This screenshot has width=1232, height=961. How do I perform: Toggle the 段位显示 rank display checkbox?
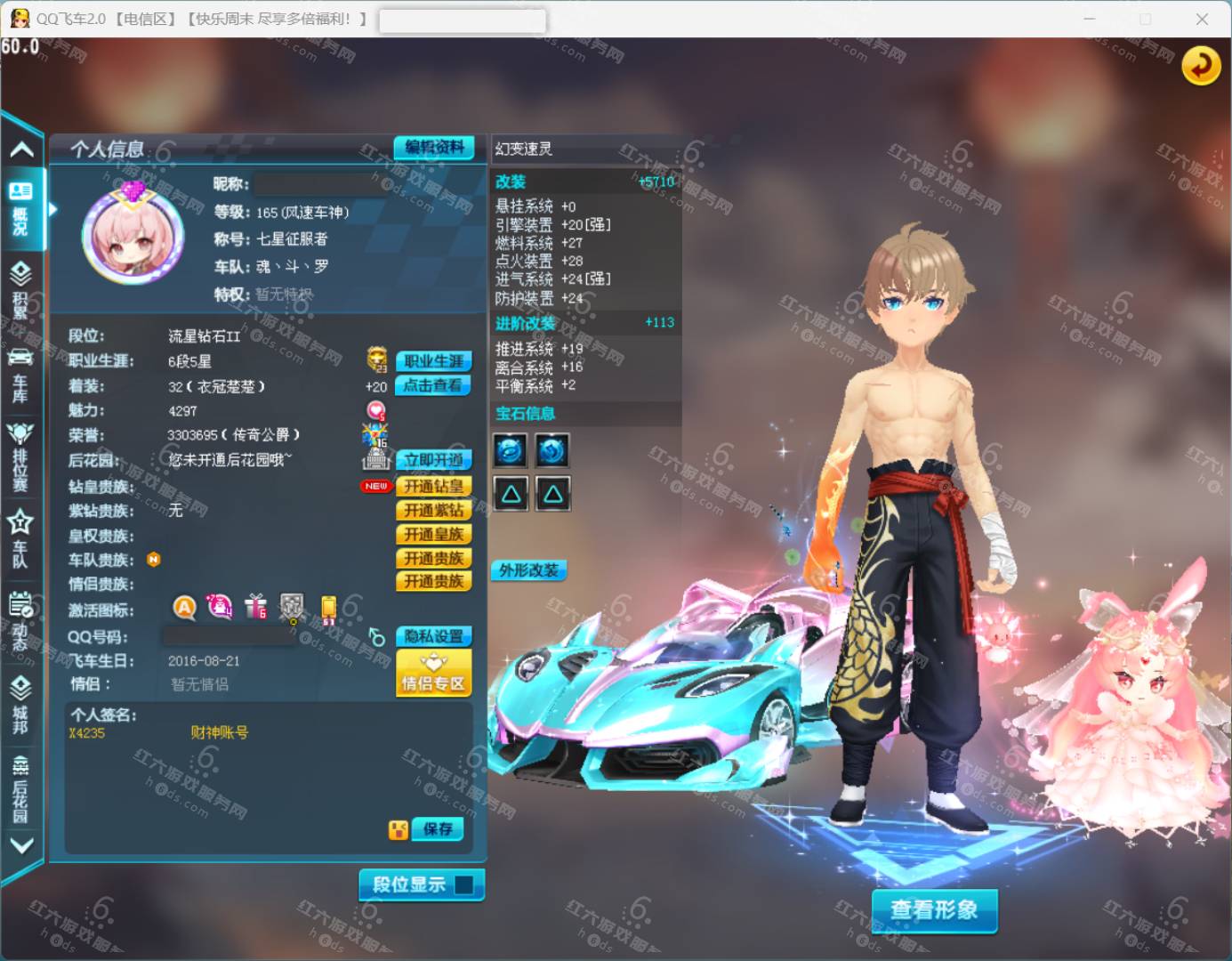463,884
